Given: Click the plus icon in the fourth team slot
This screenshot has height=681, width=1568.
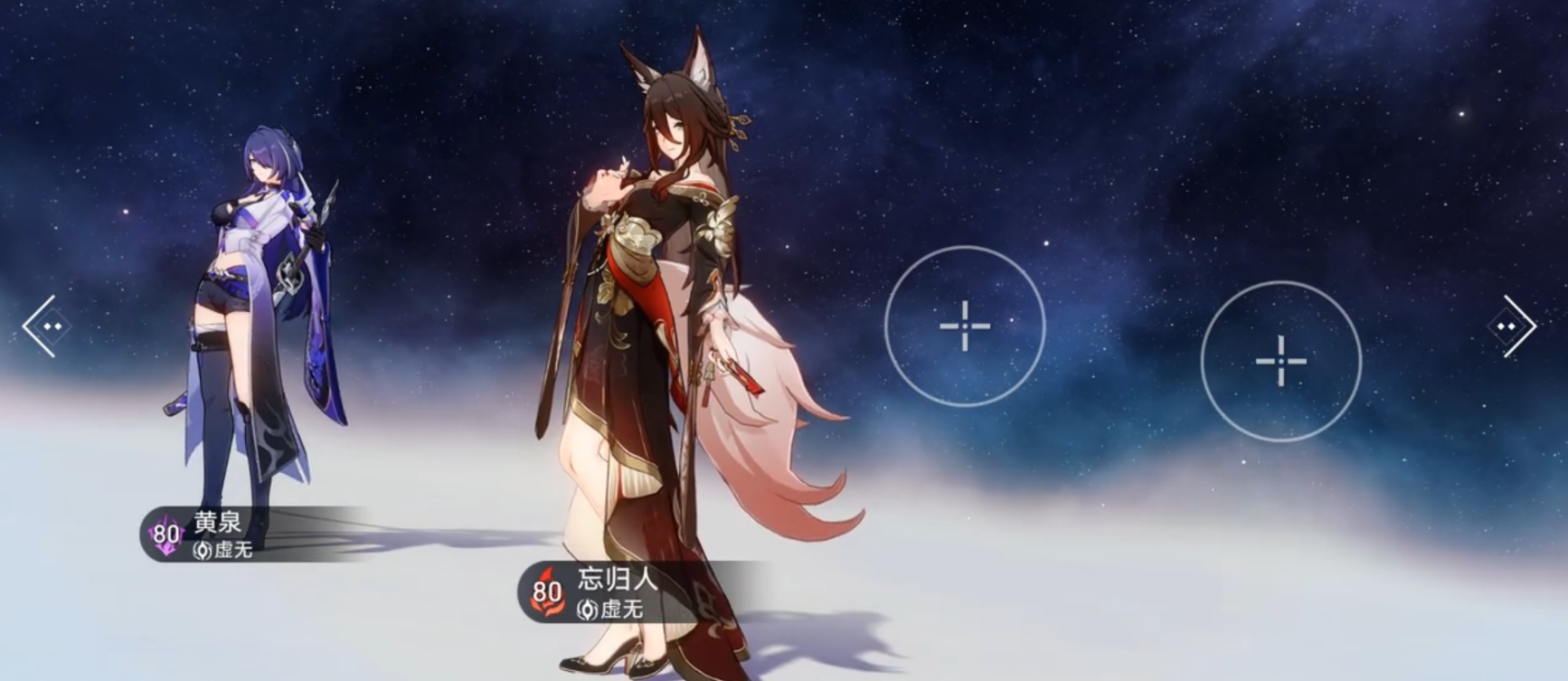Looking at the screenshot, I should point(1281,363).
